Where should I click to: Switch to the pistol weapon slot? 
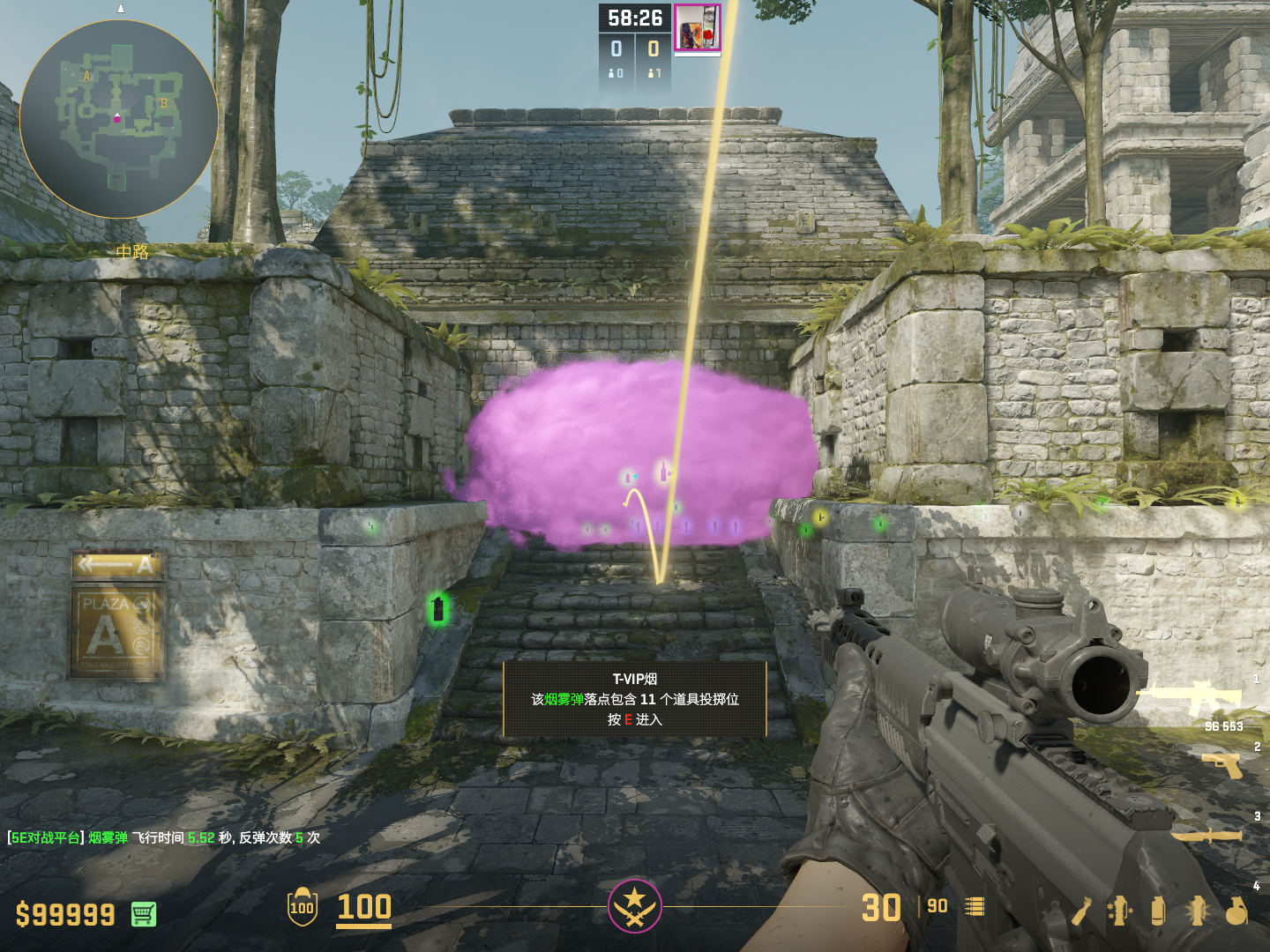(x=1222, y=765)
